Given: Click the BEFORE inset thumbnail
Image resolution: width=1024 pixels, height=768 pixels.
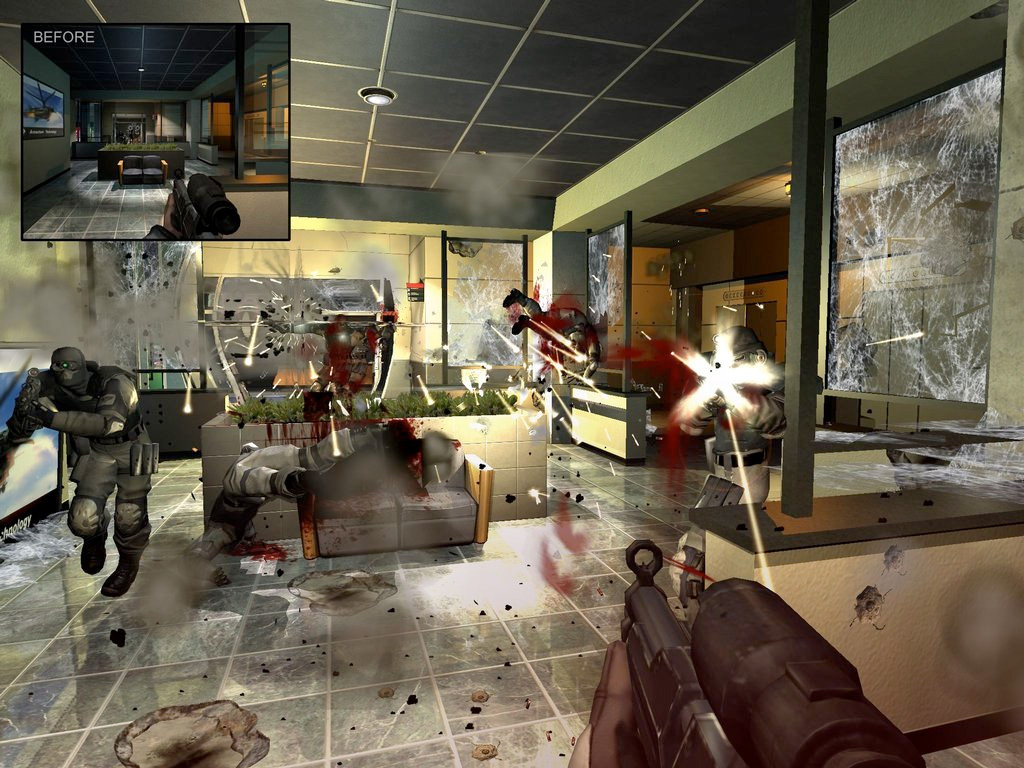Looking at the screenshot, I should pos(155,132).
